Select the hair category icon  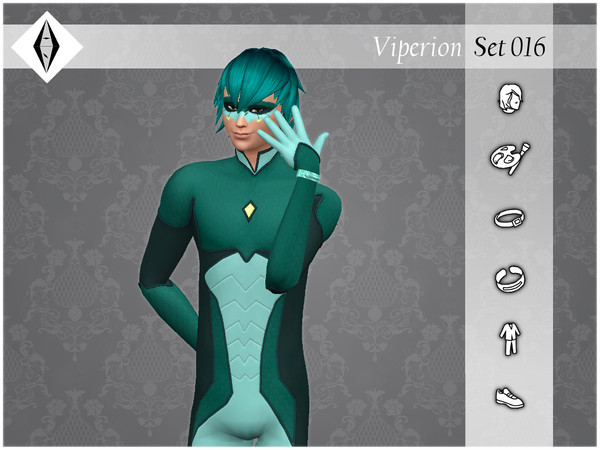(510, 98)
